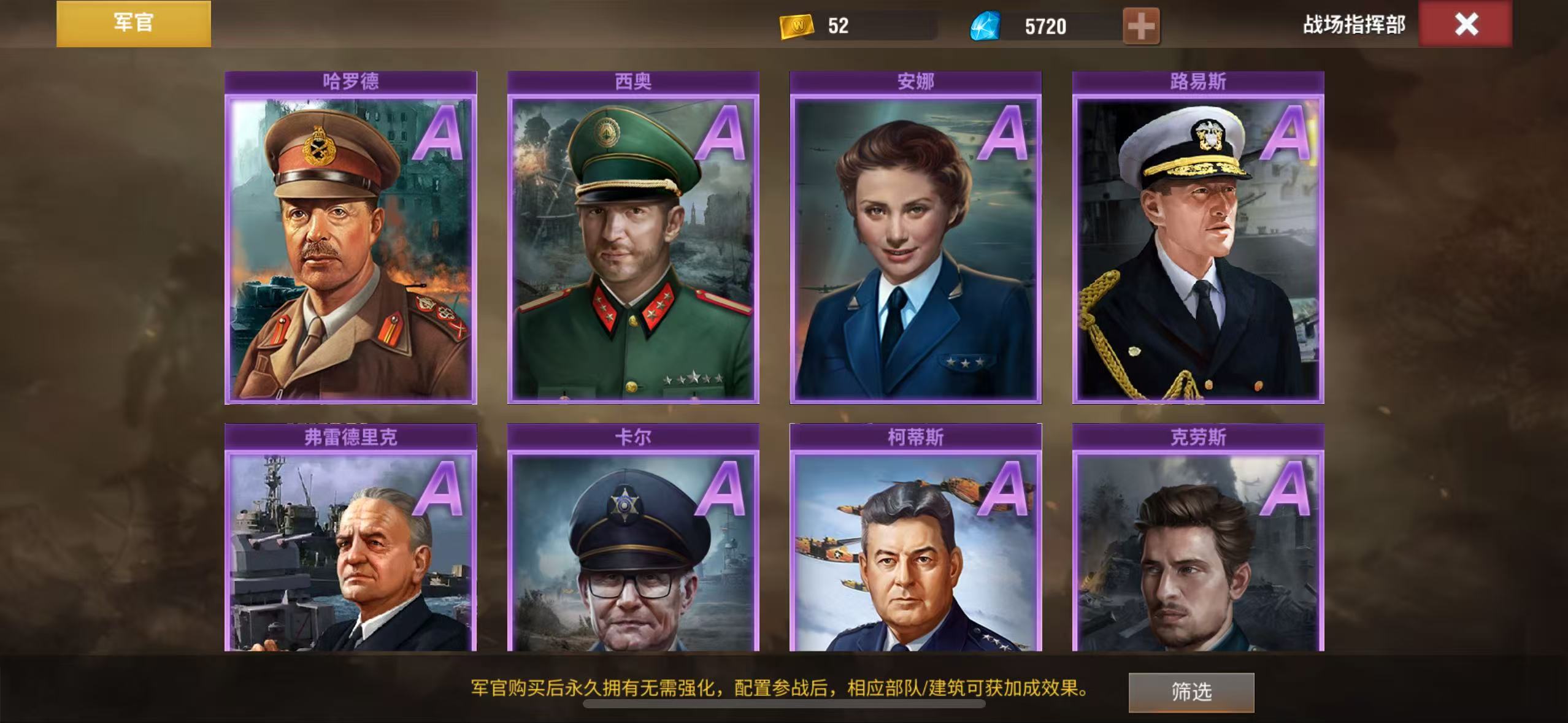Open officer card 柯蒂斯
Screen dimensions: 1568x723
coord(915,546)
